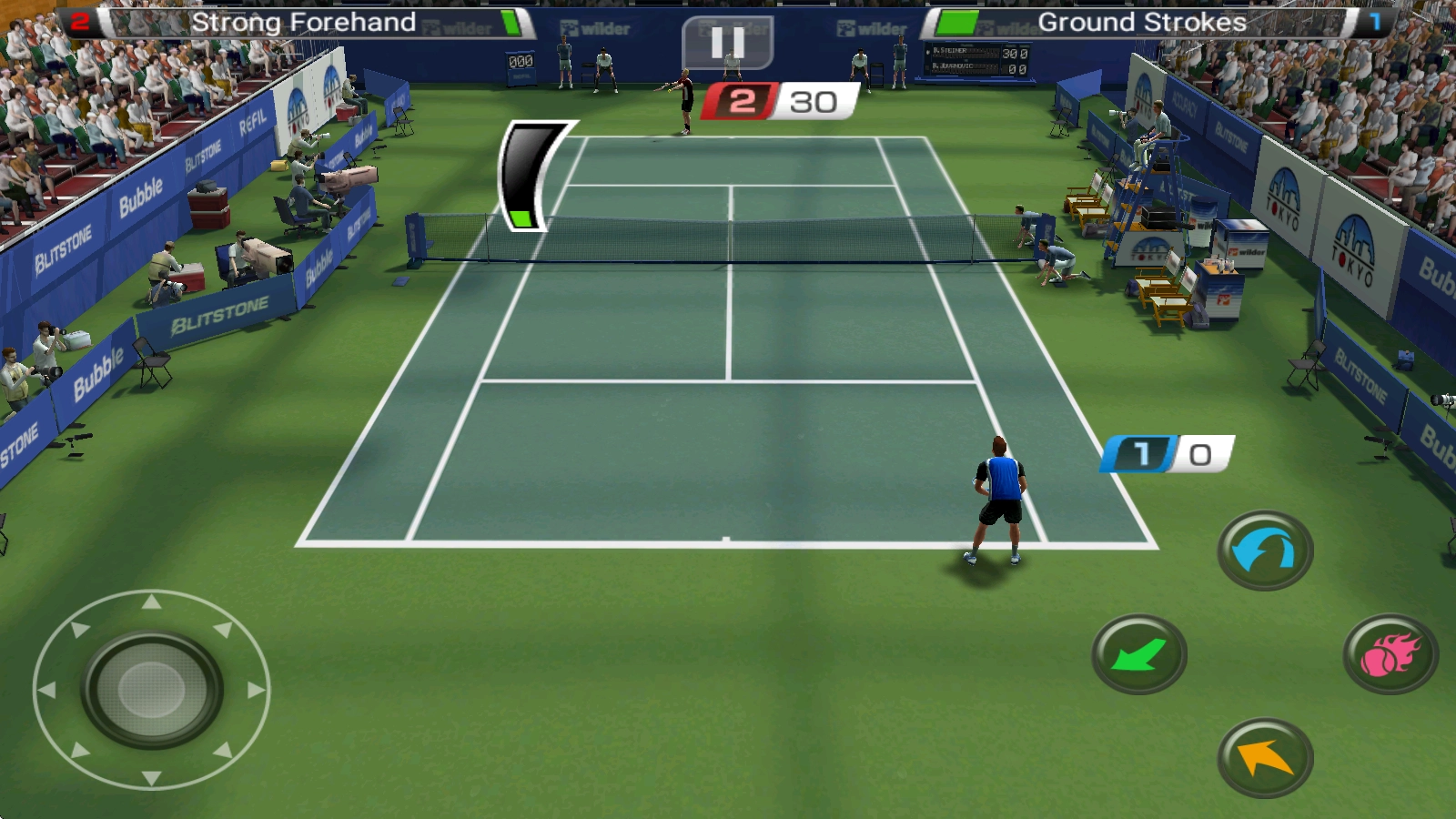Tap the blue curved arrow shot button
The image size is (1456, 819).
point(1265,551)
